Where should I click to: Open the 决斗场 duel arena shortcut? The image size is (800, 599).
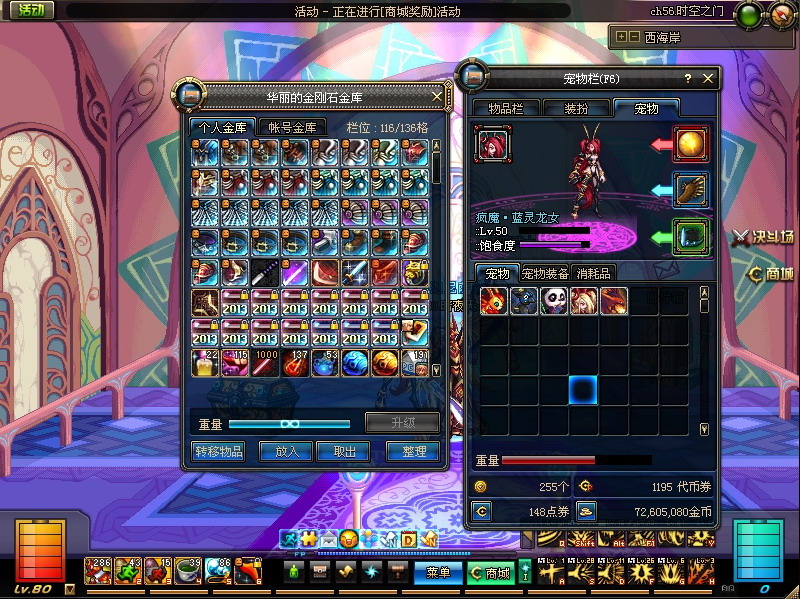click(x=762, y=237)
